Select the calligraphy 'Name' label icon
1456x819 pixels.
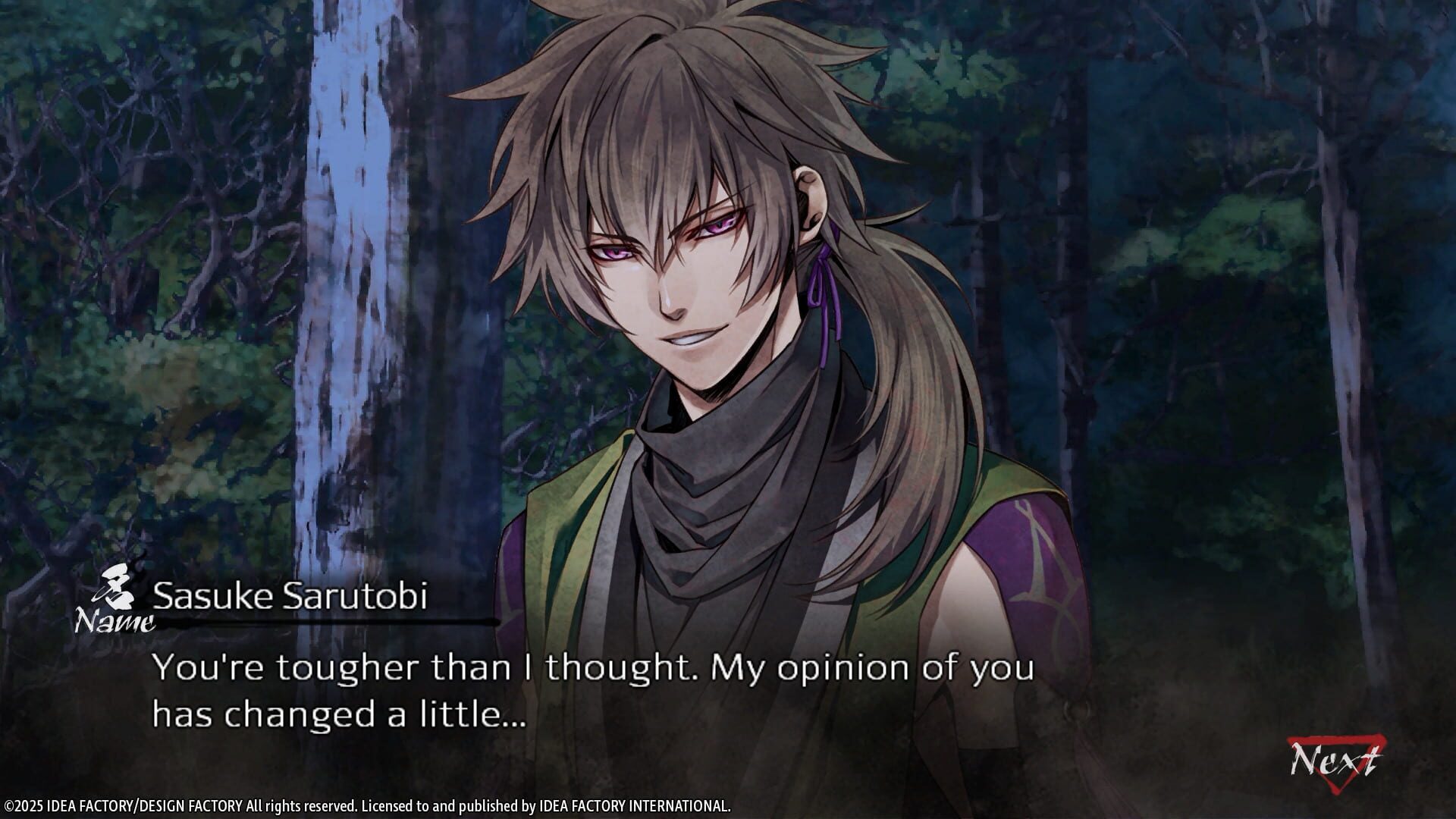click(112, 614)
